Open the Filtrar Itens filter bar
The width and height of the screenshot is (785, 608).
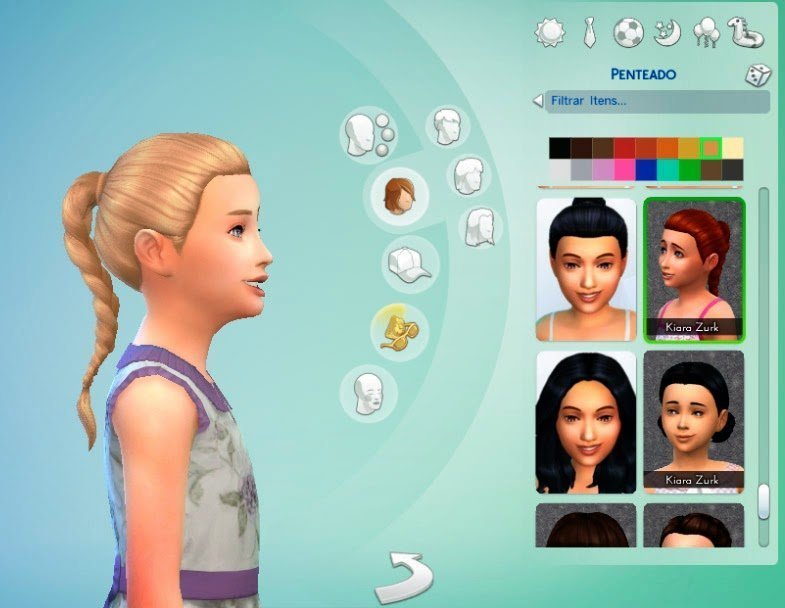[x=651, y=101]
